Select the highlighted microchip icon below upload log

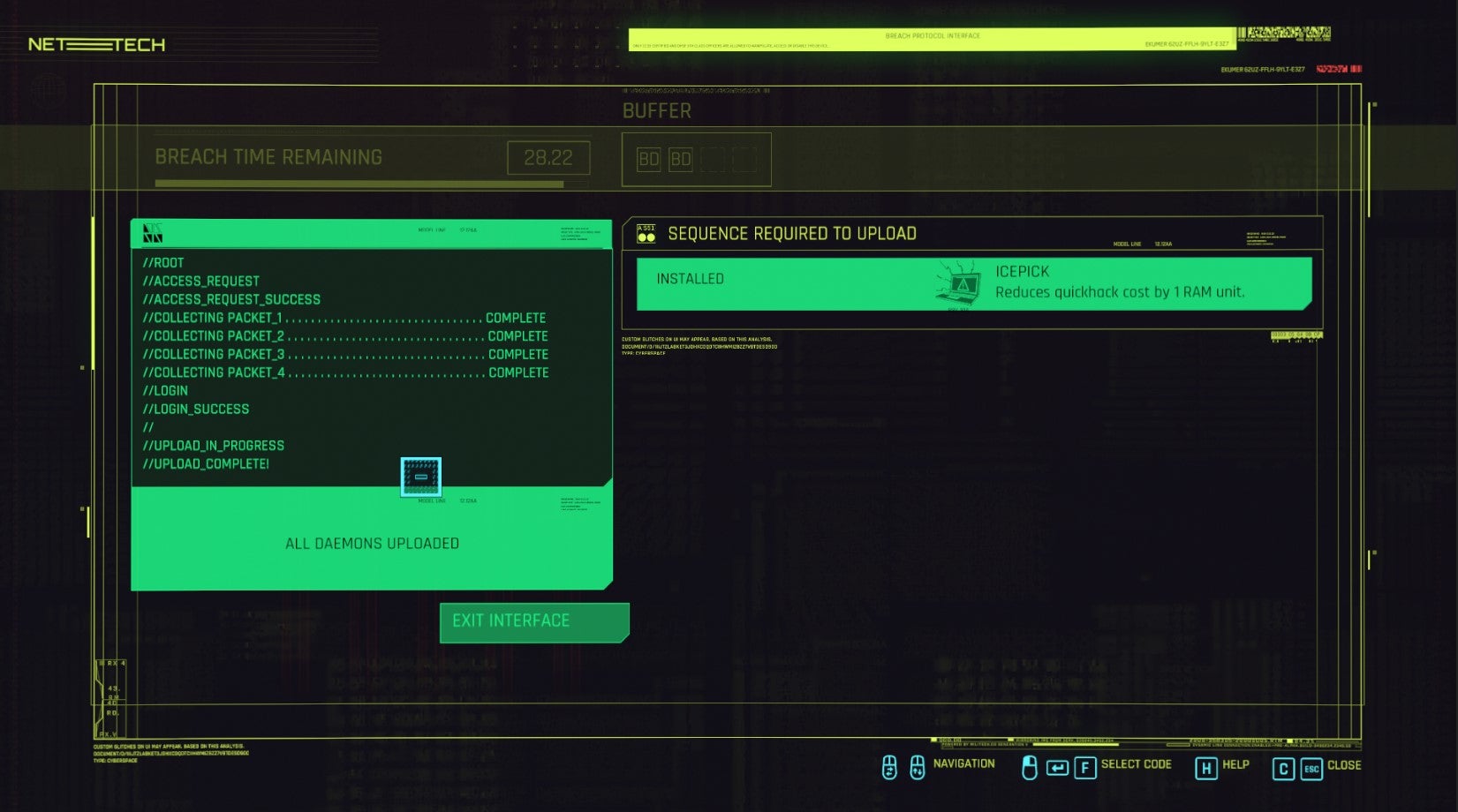point(422,477)
